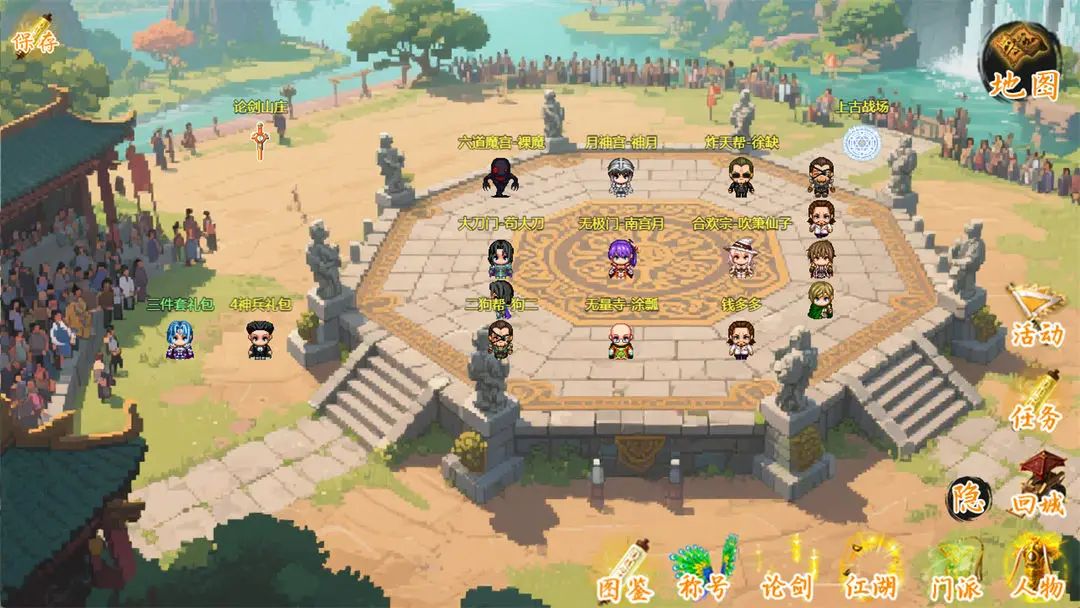1080x608 pixels.
Task: Click the 保存 save button
Action: (34, 37)
